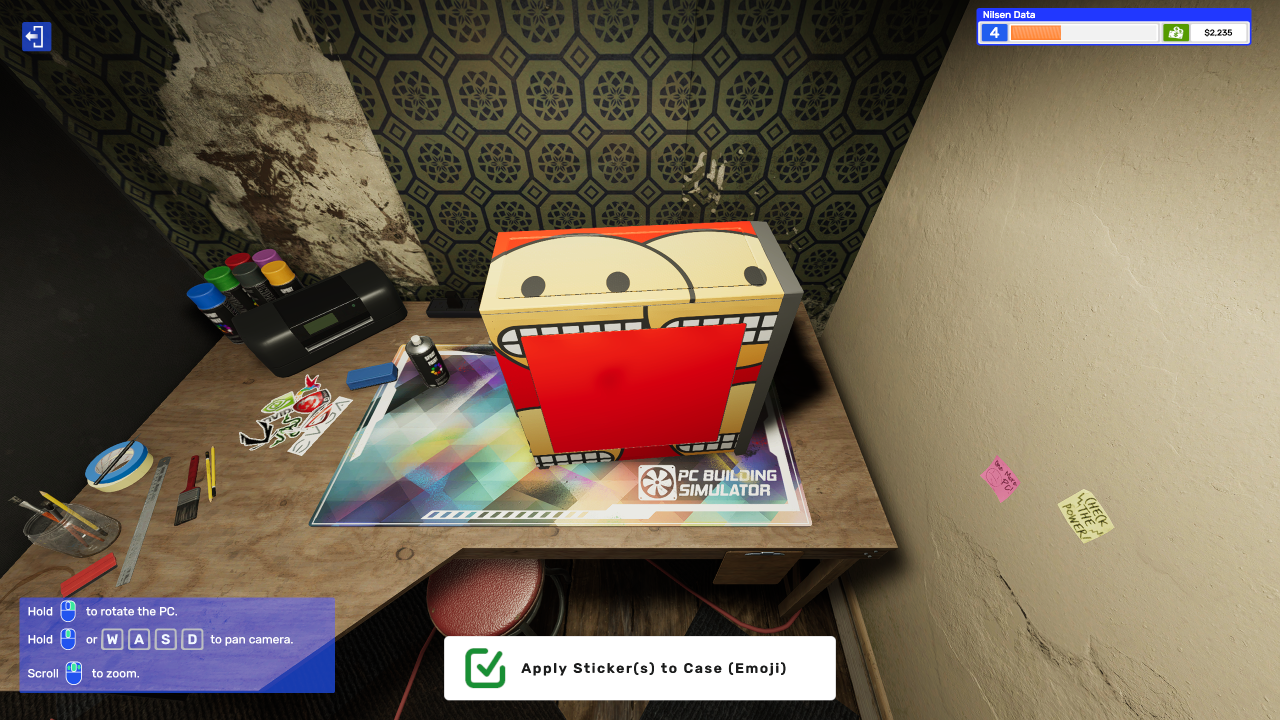Click the exit door icon top left
Screen dimensions: 1280x720
(36, 37)
